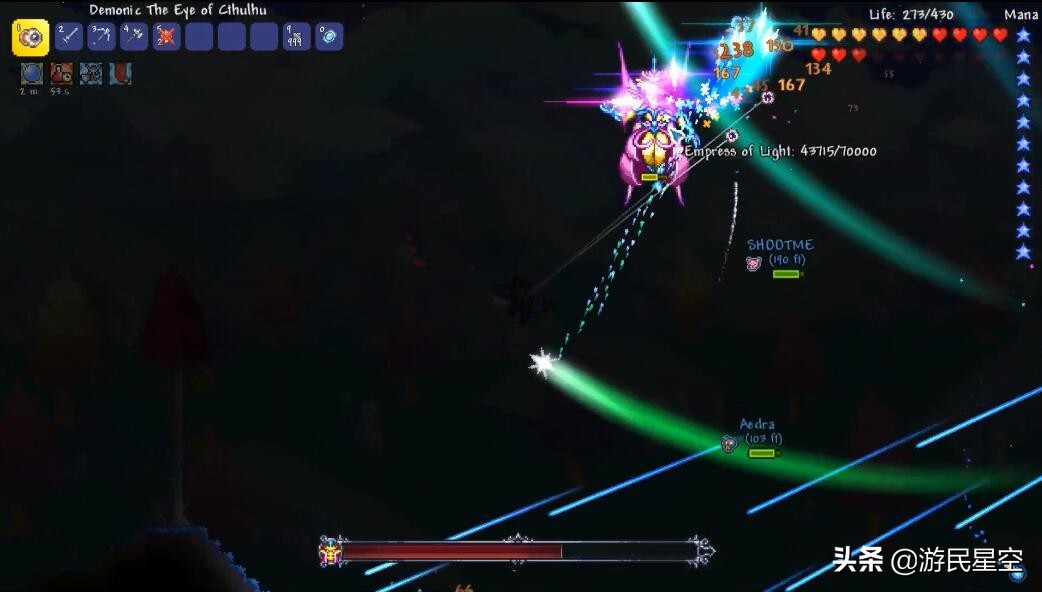Click the red potion sickness debuff icon
The image size is (1042, 592).
(62, 73)
